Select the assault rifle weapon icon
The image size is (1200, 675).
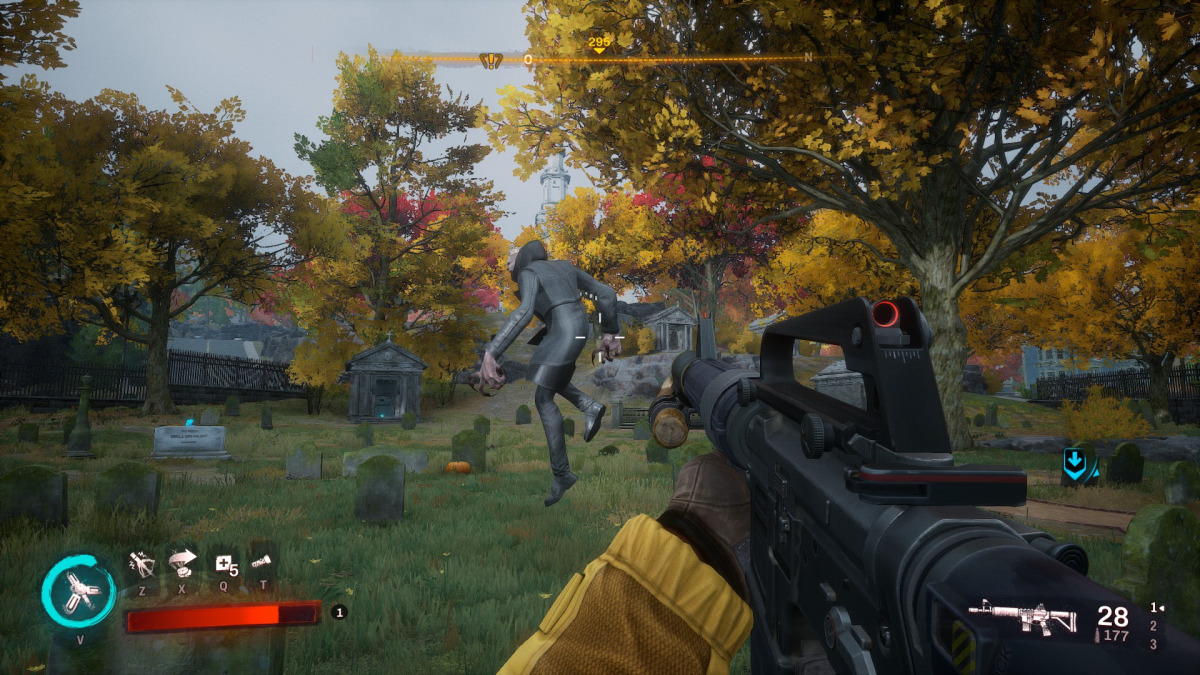tap(1022, 618)
